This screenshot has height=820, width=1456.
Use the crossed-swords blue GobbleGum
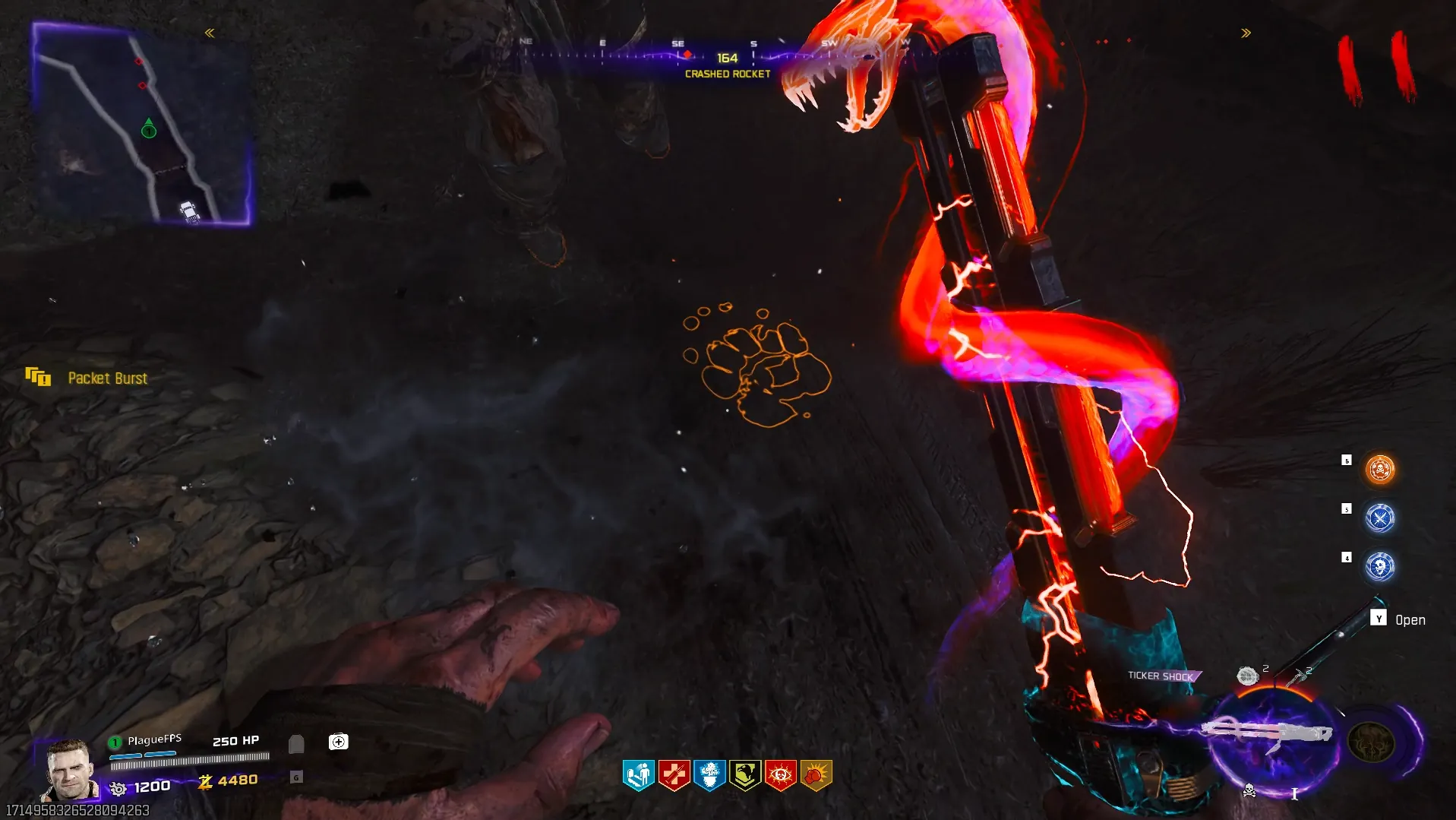point(1379,518)
